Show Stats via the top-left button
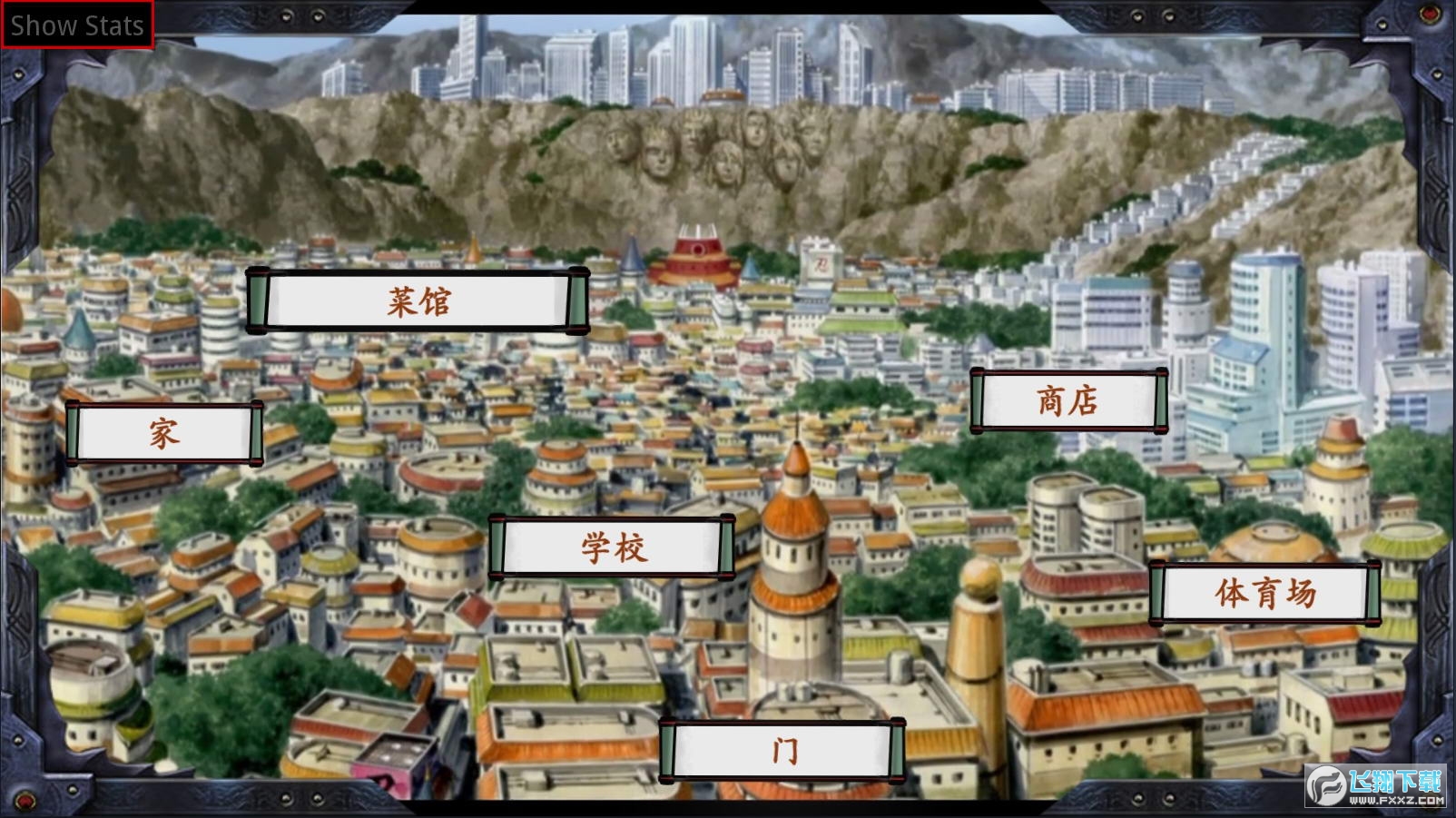 pyautogui.click(x=76, y=25)
